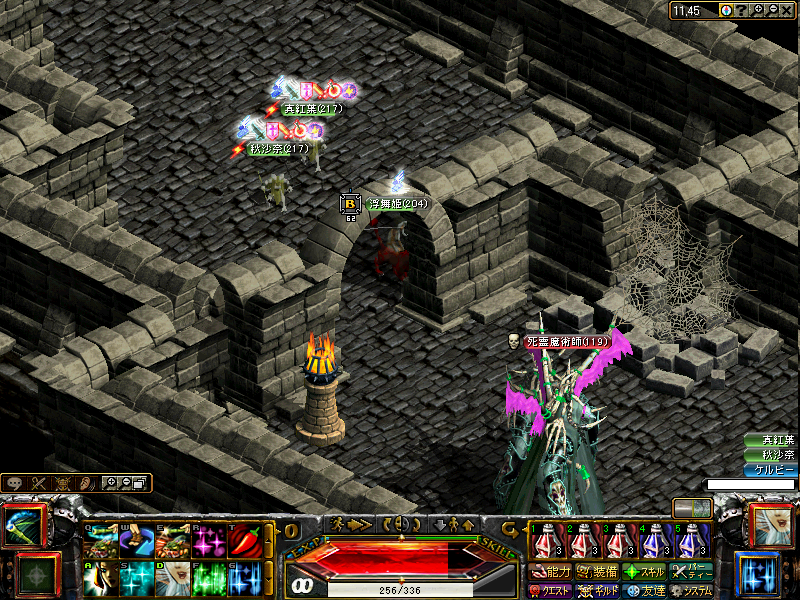Click the minimap help question mark
Screen dimensions: 800x600
pos(743,10)
